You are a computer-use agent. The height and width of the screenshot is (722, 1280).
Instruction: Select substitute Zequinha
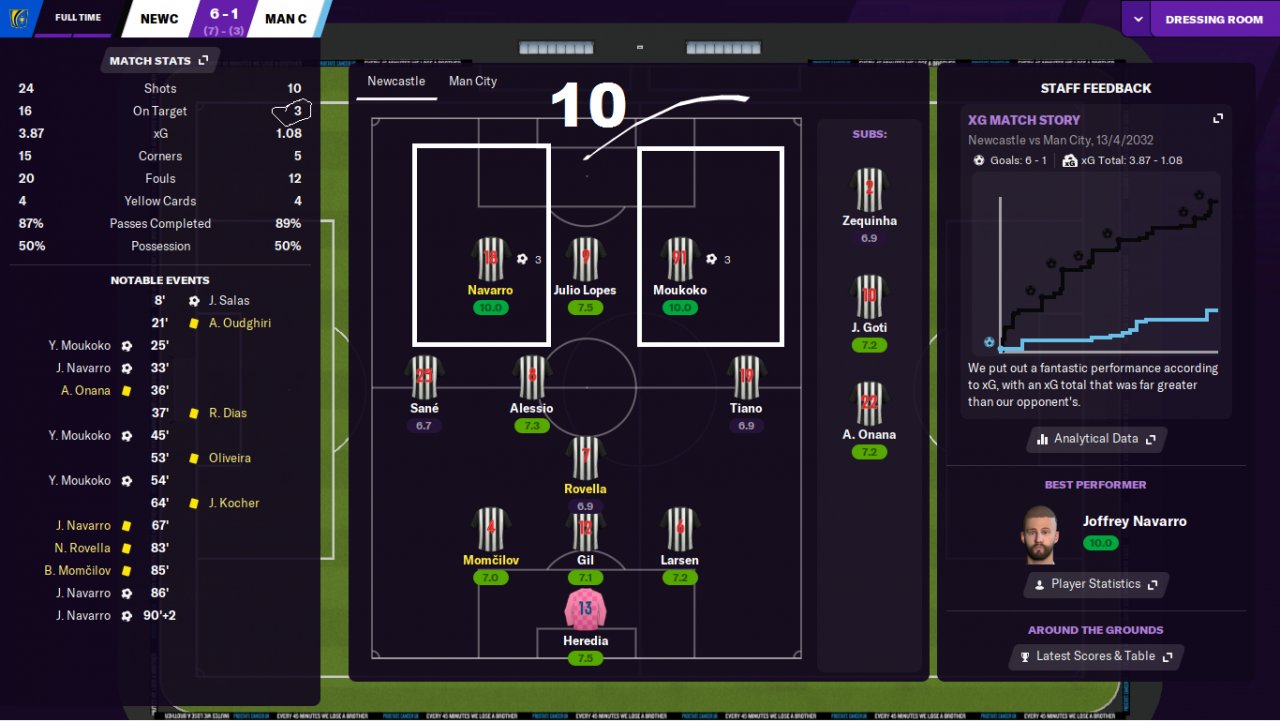869,190
